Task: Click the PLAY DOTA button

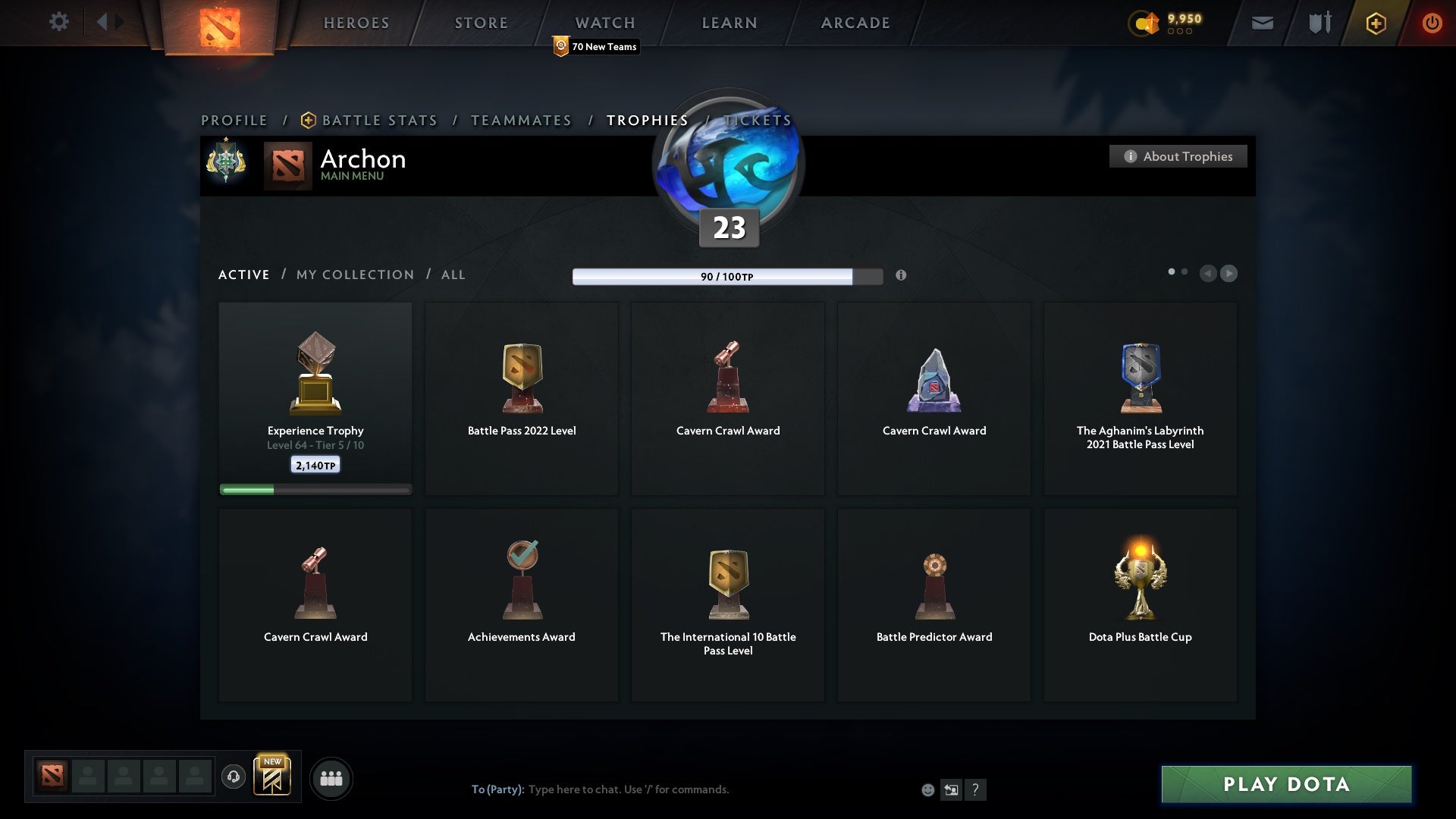Action: [x=1285, y=785]
